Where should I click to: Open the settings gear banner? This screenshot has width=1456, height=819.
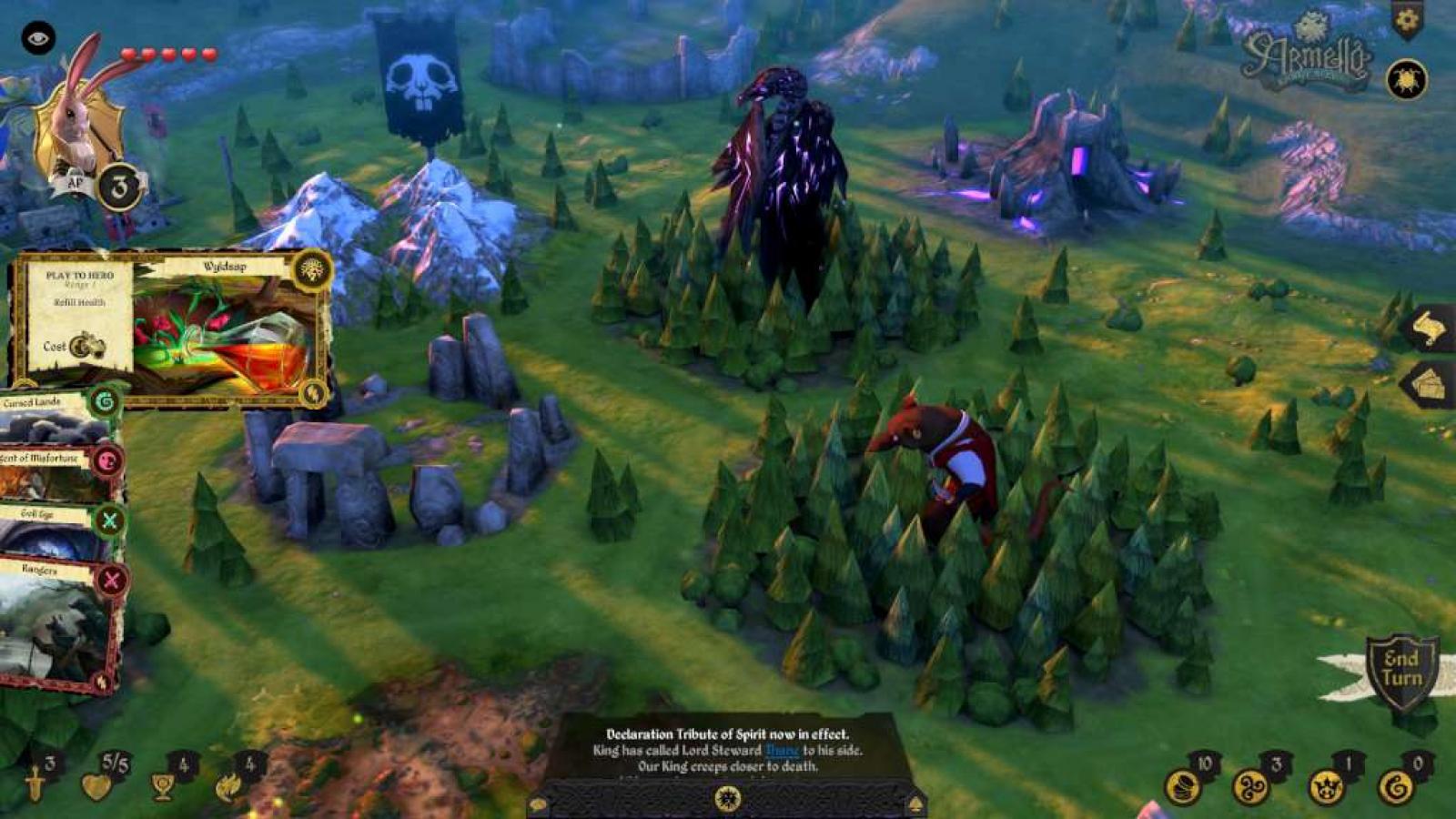click(1407, 20)
